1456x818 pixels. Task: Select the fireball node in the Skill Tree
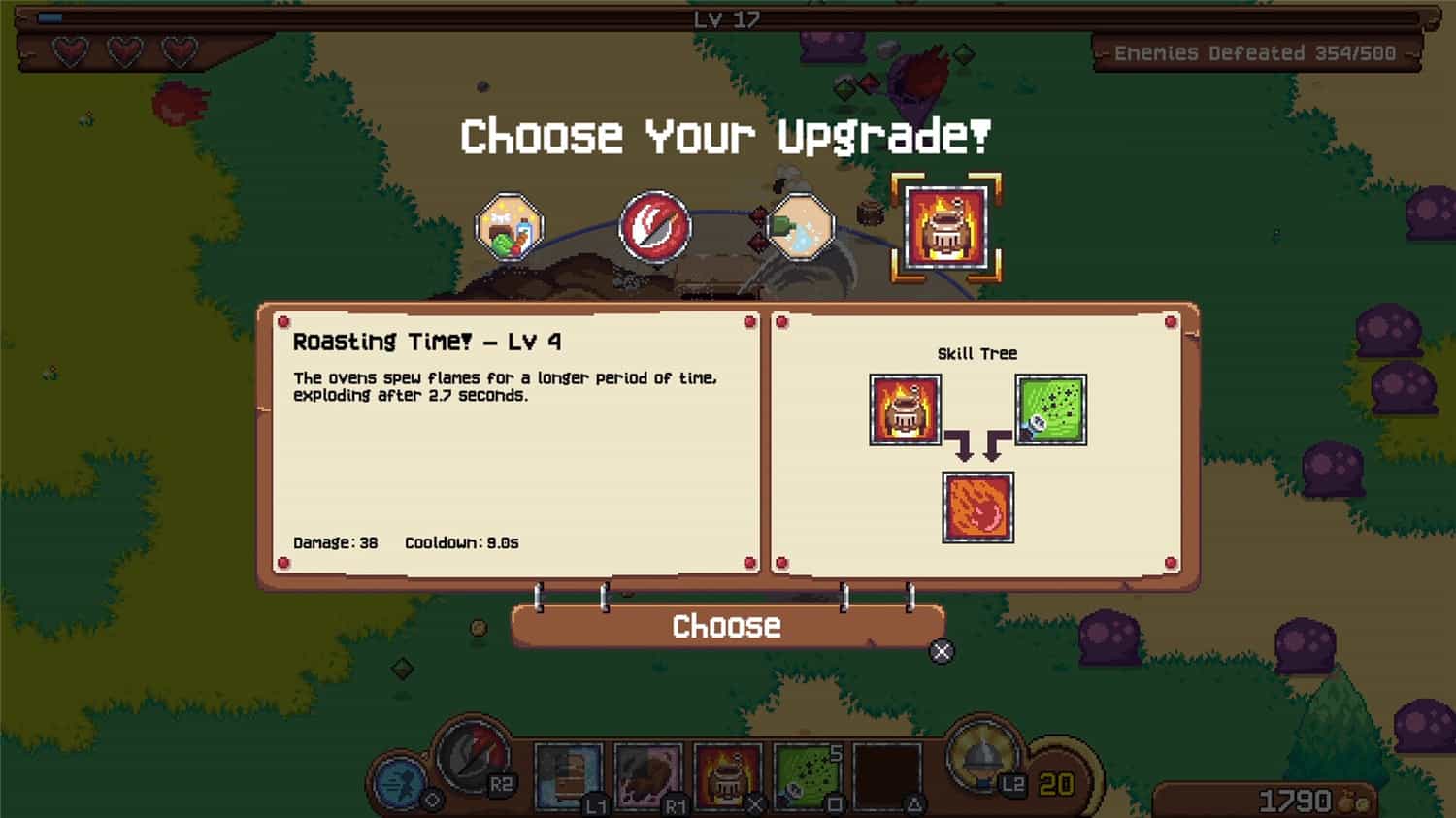[977, 507]
